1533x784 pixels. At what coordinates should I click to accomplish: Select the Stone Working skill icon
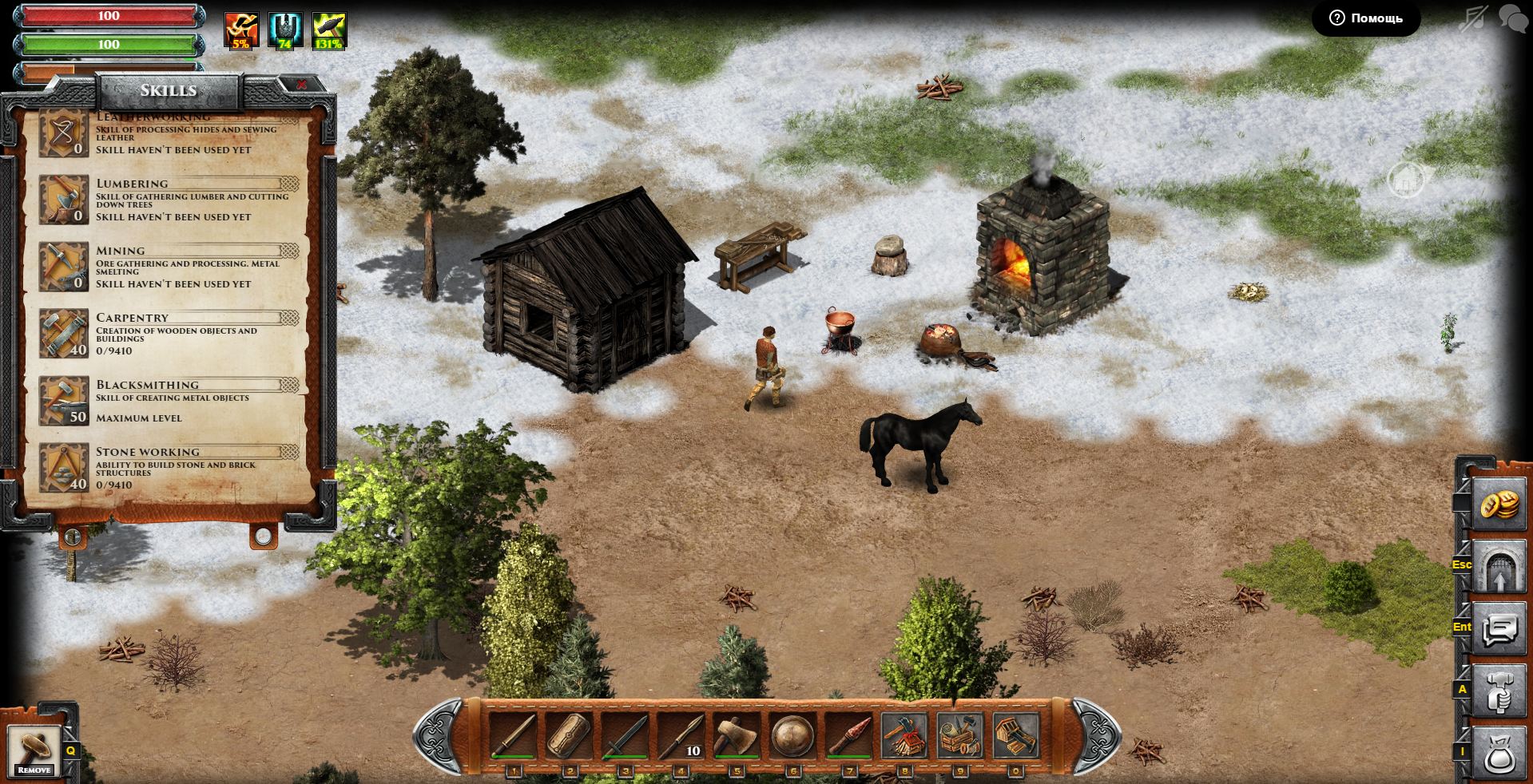click(64, 468)
